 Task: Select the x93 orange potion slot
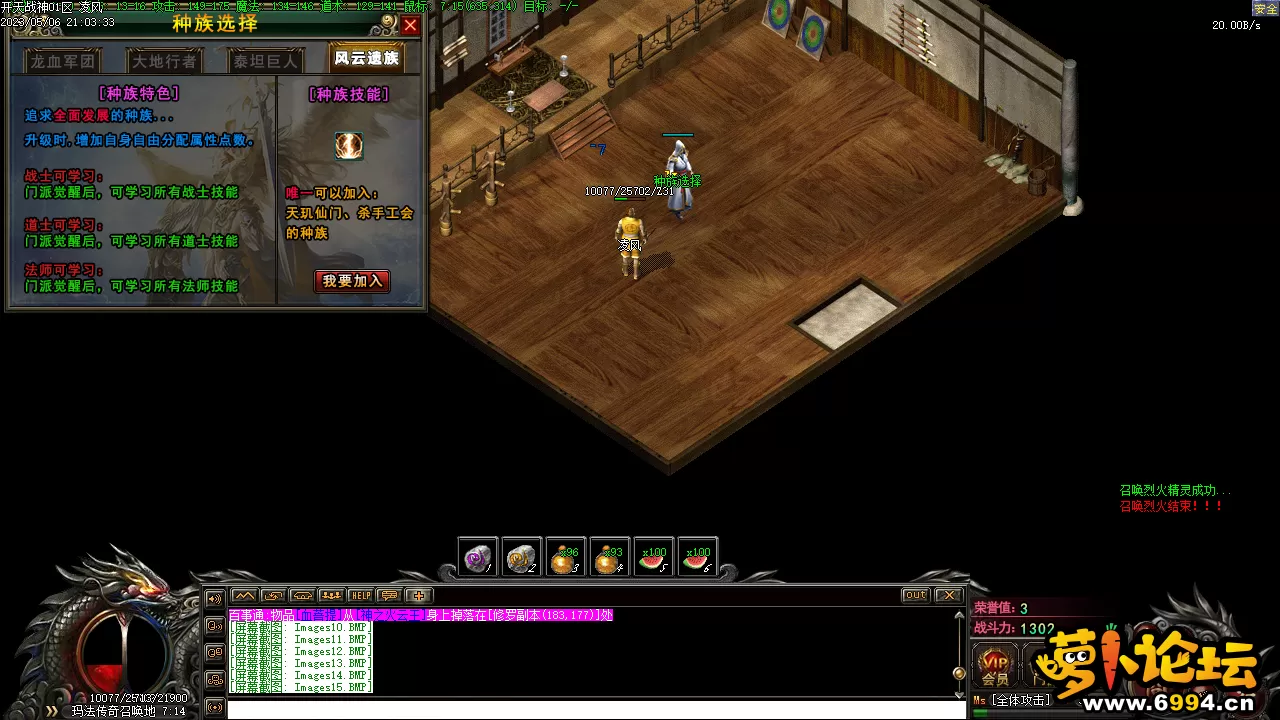pos(609,558)
